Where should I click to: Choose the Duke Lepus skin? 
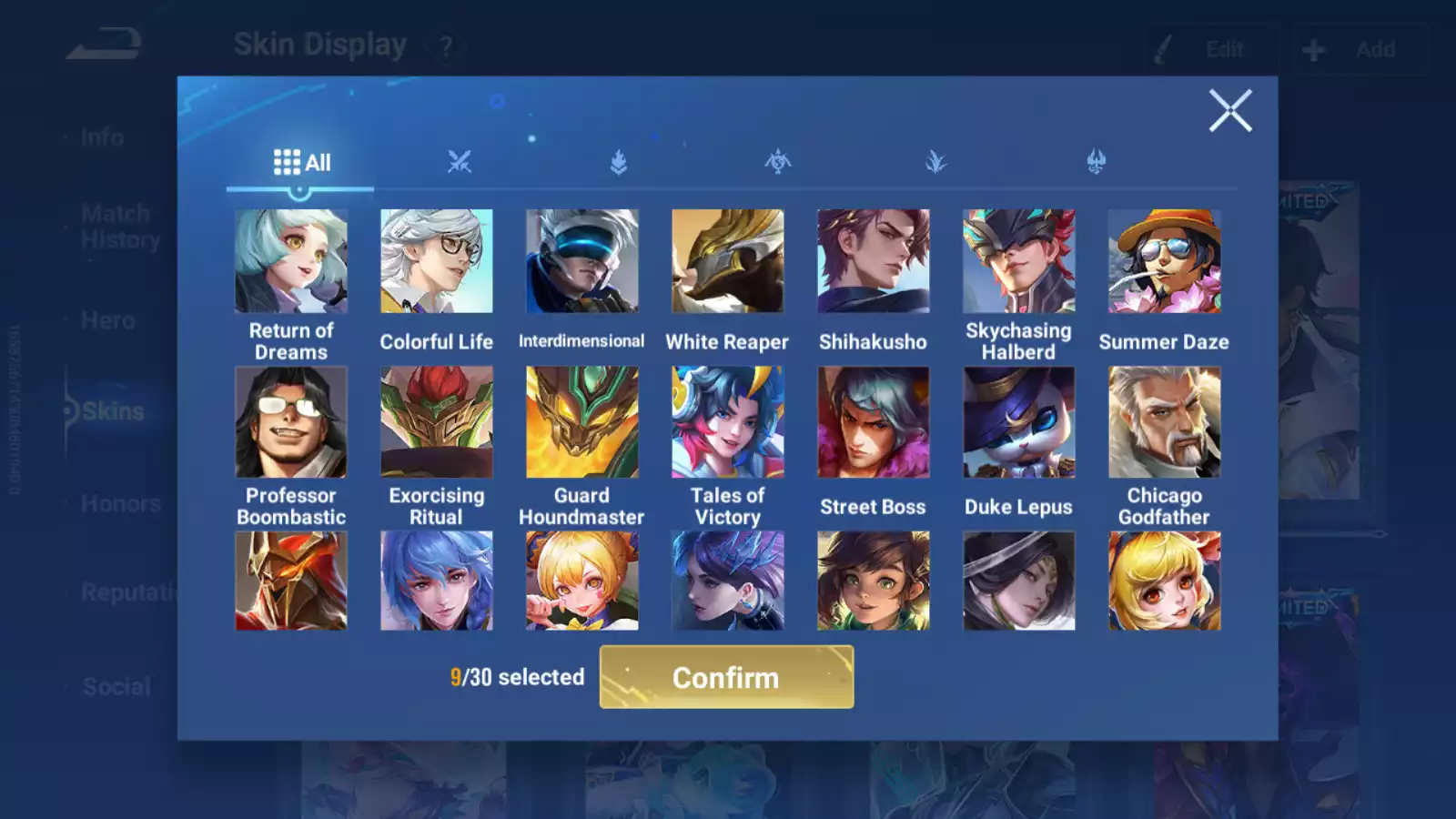tap(1018, 422)
